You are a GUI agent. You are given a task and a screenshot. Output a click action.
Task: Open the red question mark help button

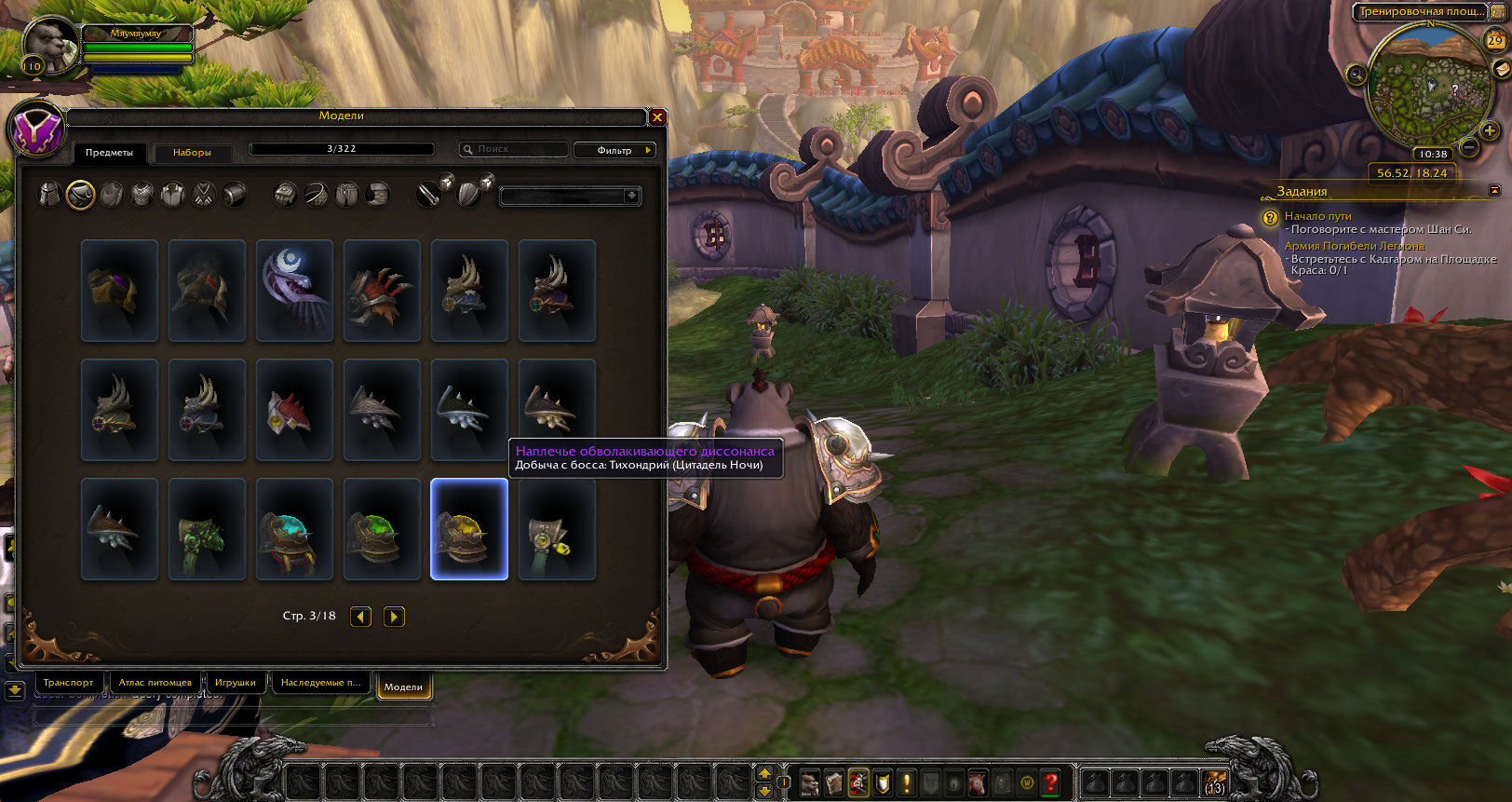click(x=1050, y=783)
